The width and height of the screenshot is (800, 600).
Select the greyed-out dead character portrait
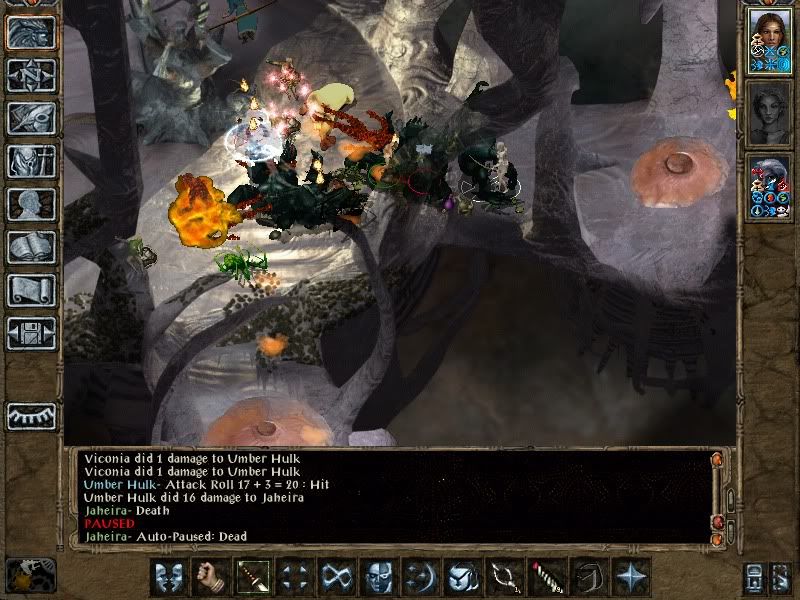[770, 112]
